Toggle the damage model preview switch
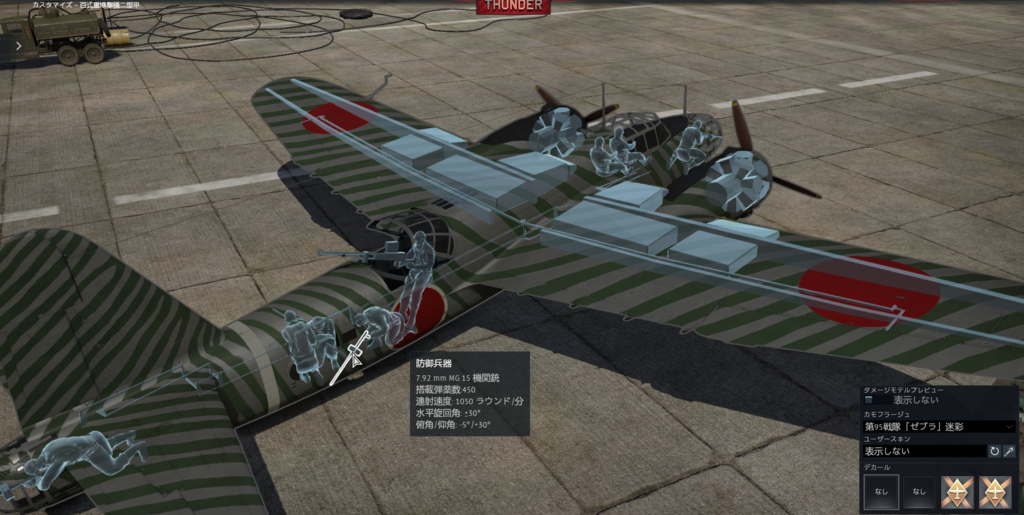This screenshot has width=1024, height=515. (870, 399)
